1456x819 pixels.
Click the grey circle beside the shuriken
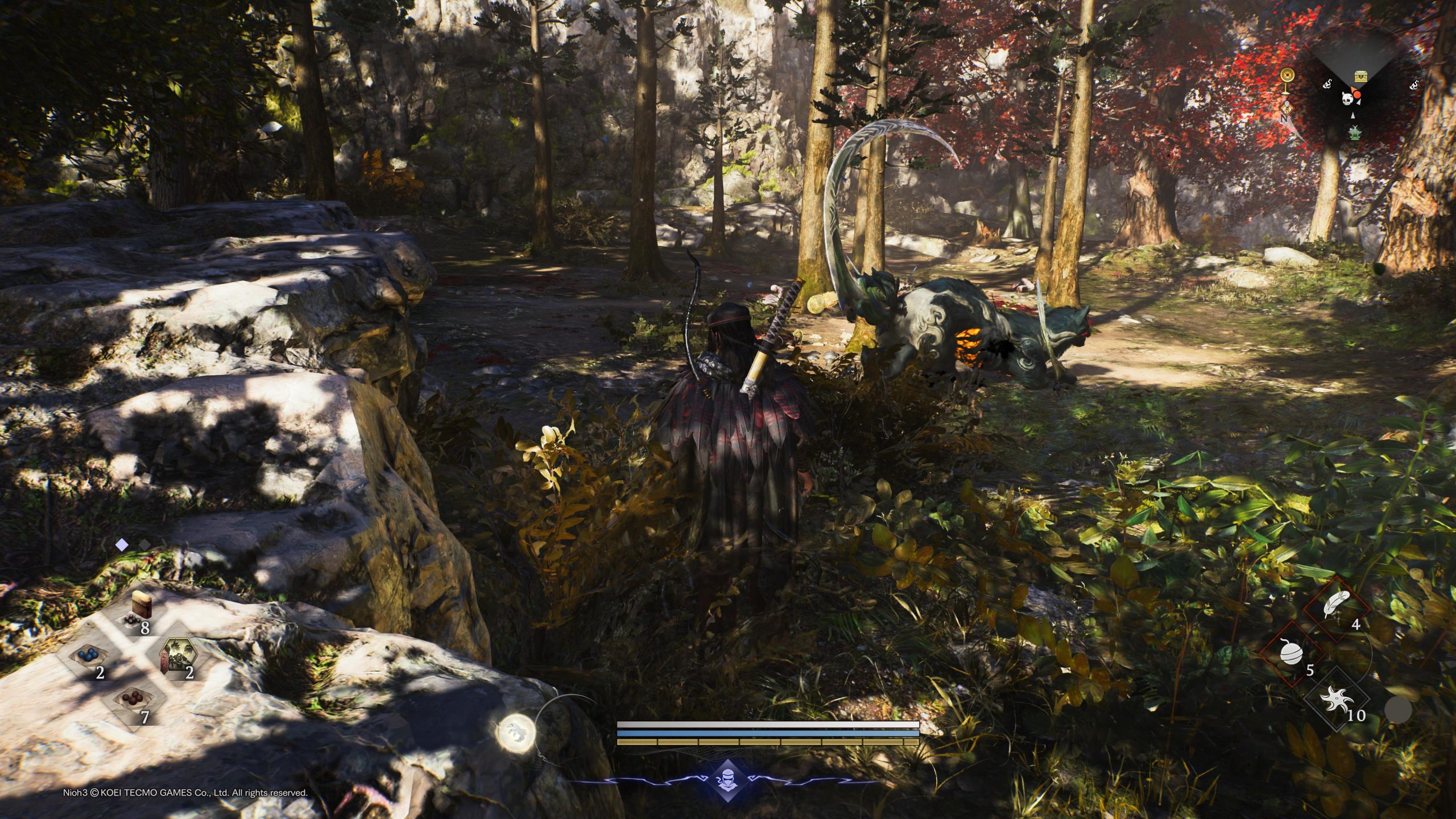[x=1397, y=710]
